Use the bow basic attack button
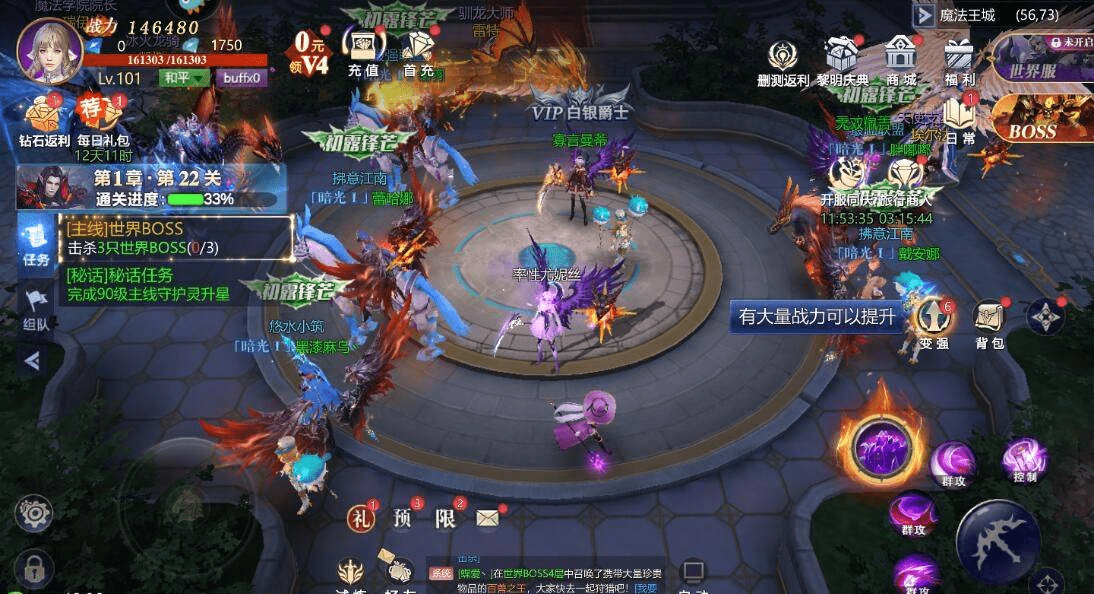Viewport: 1094px width, 594px height. (x=996, y=541)
